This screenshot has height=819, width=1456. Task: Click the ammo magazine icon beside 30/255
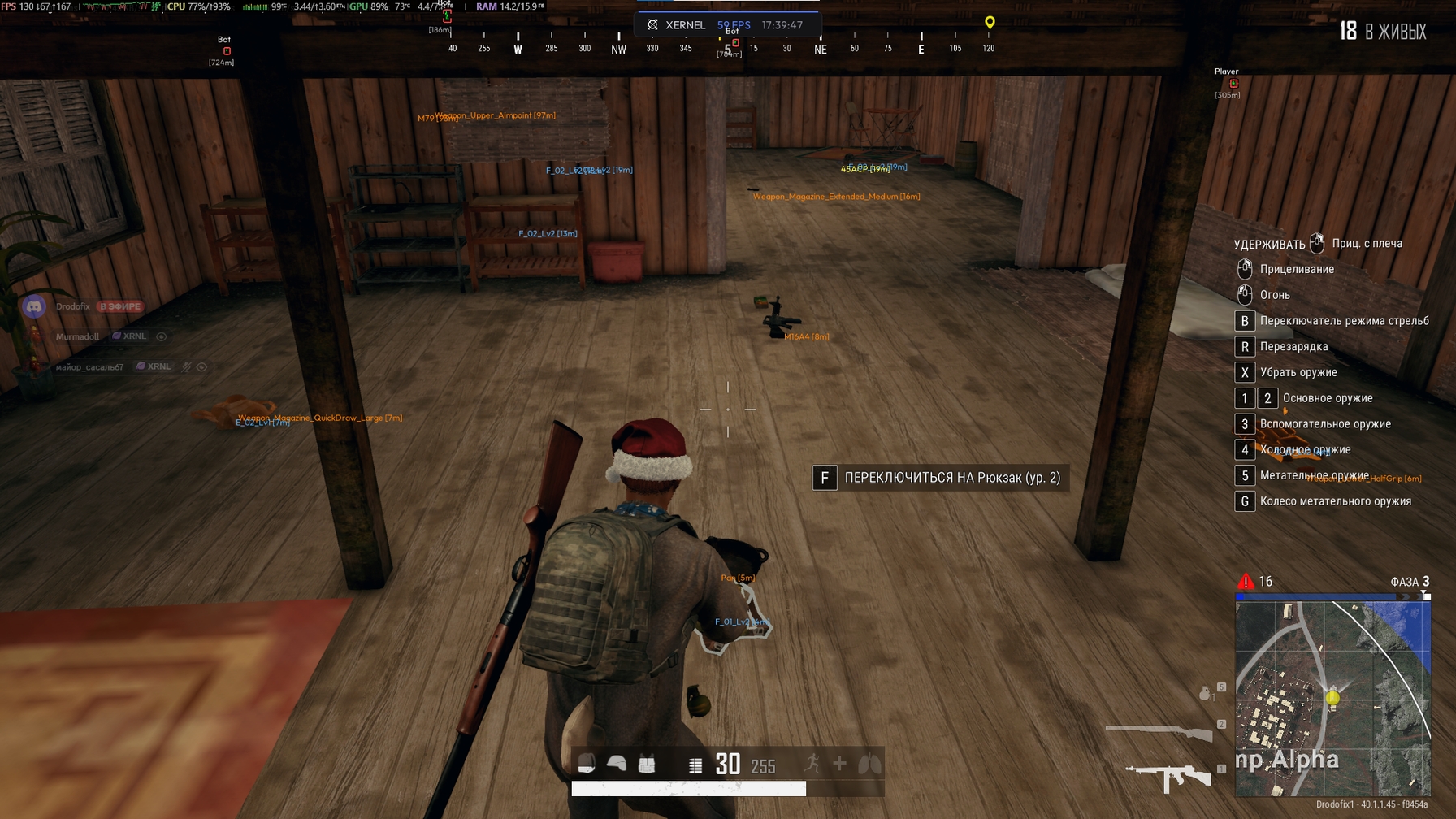[x=695, y=762]
